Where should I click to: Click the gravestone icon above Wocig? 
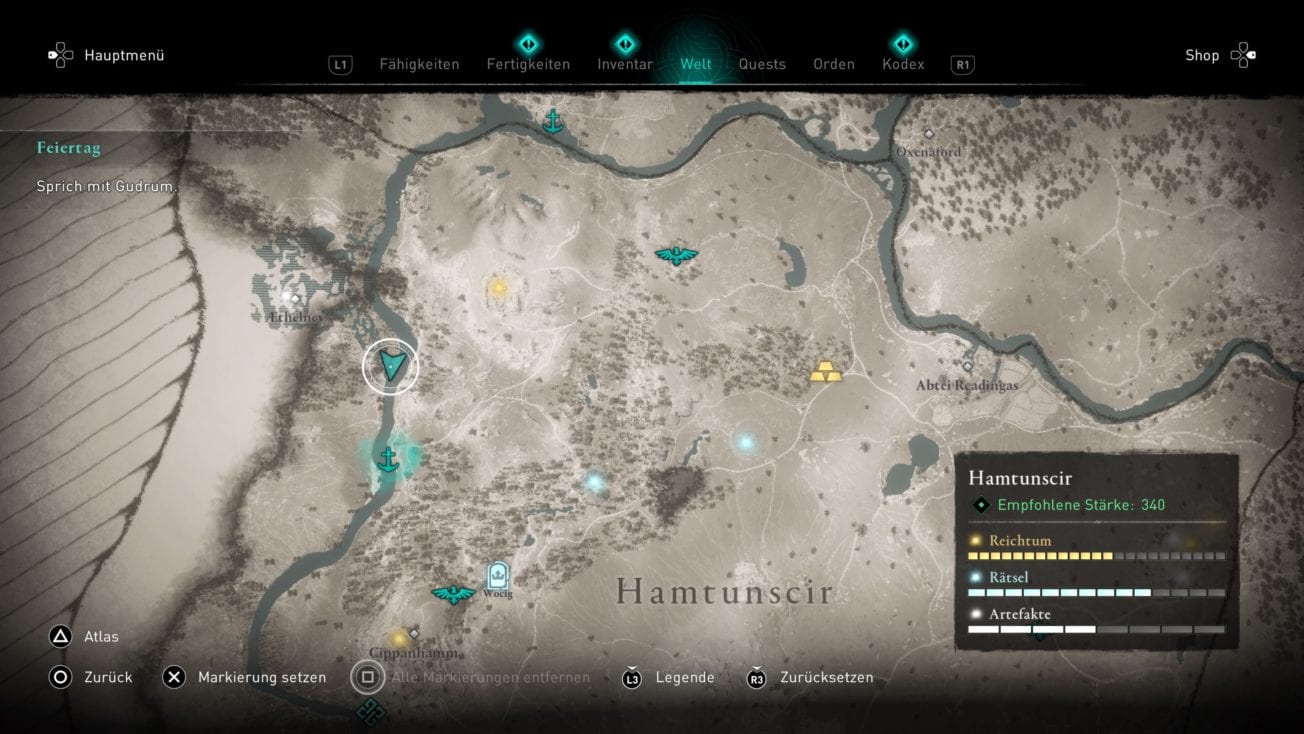[497, 575]
